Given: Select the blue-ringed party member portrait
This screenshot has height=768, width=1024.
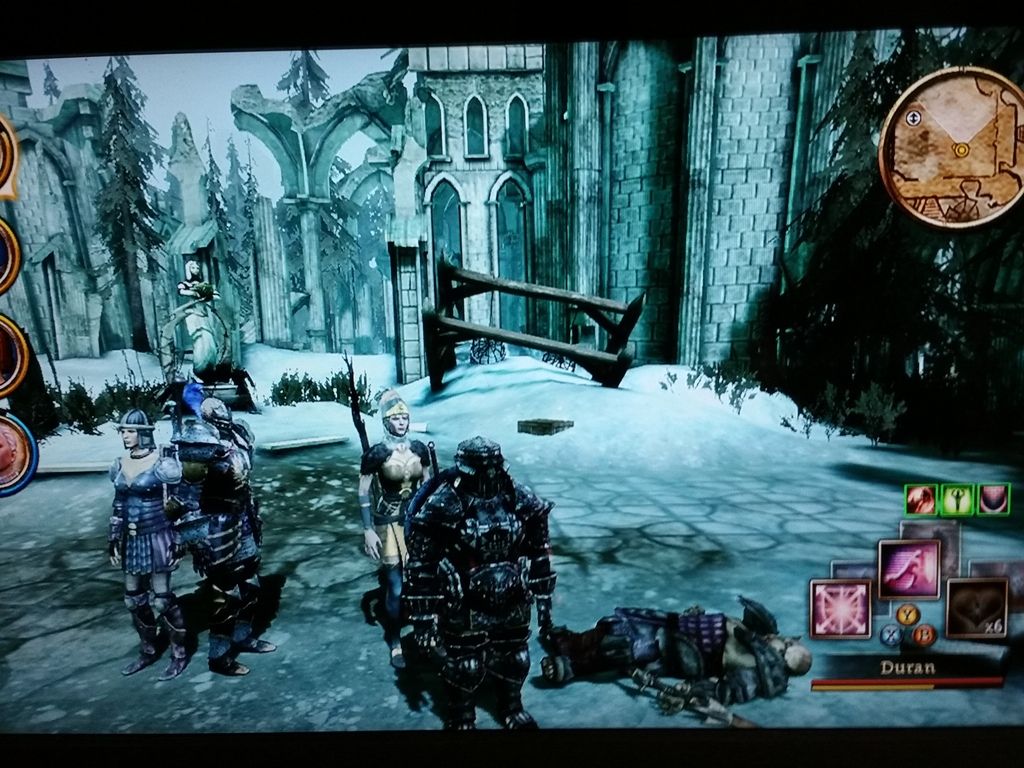Looking at the screenshot, I should coord(15,455).
